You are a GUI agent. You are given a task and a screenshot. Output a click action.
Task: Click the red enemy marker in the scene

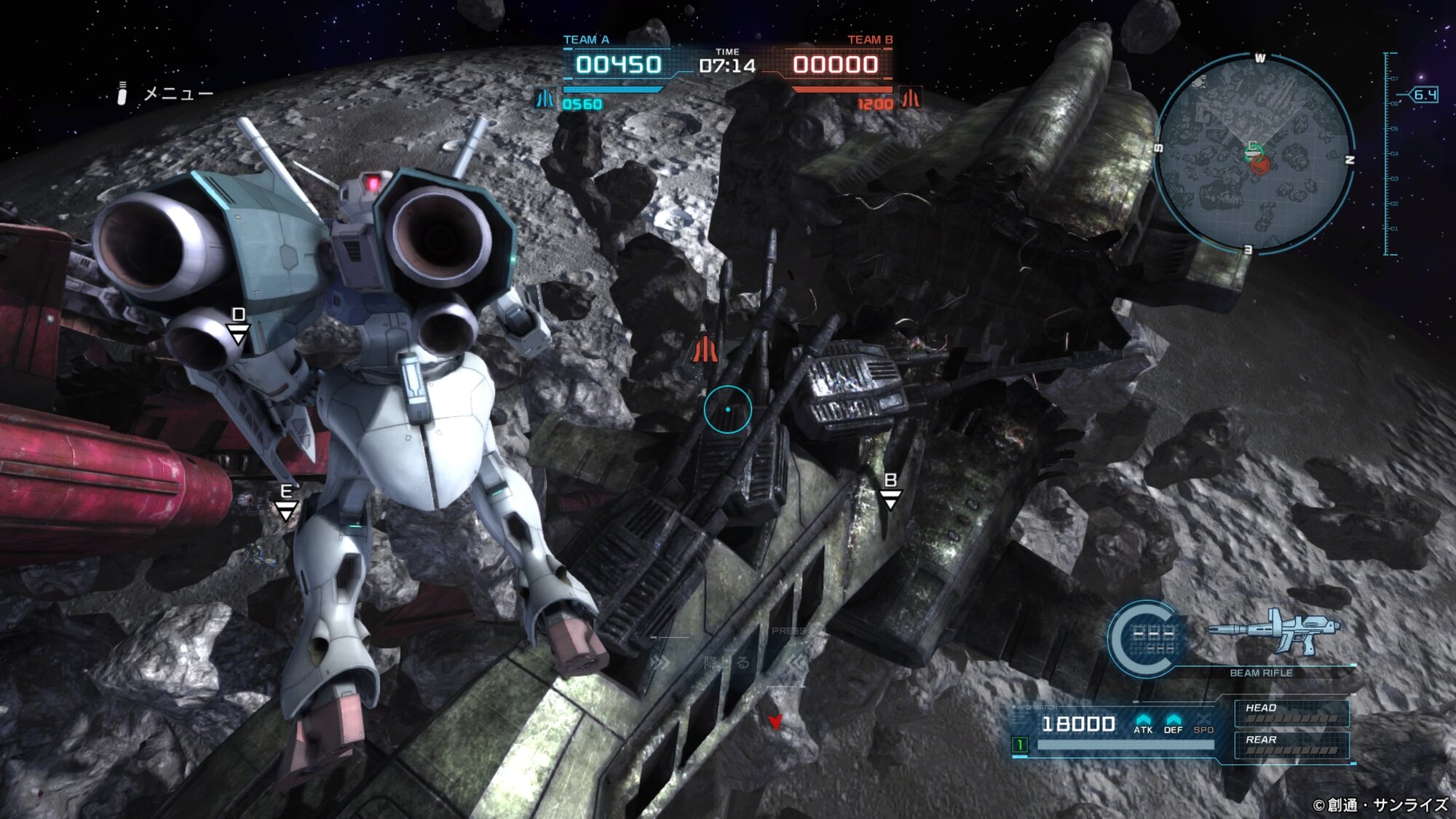click(705, 349)
